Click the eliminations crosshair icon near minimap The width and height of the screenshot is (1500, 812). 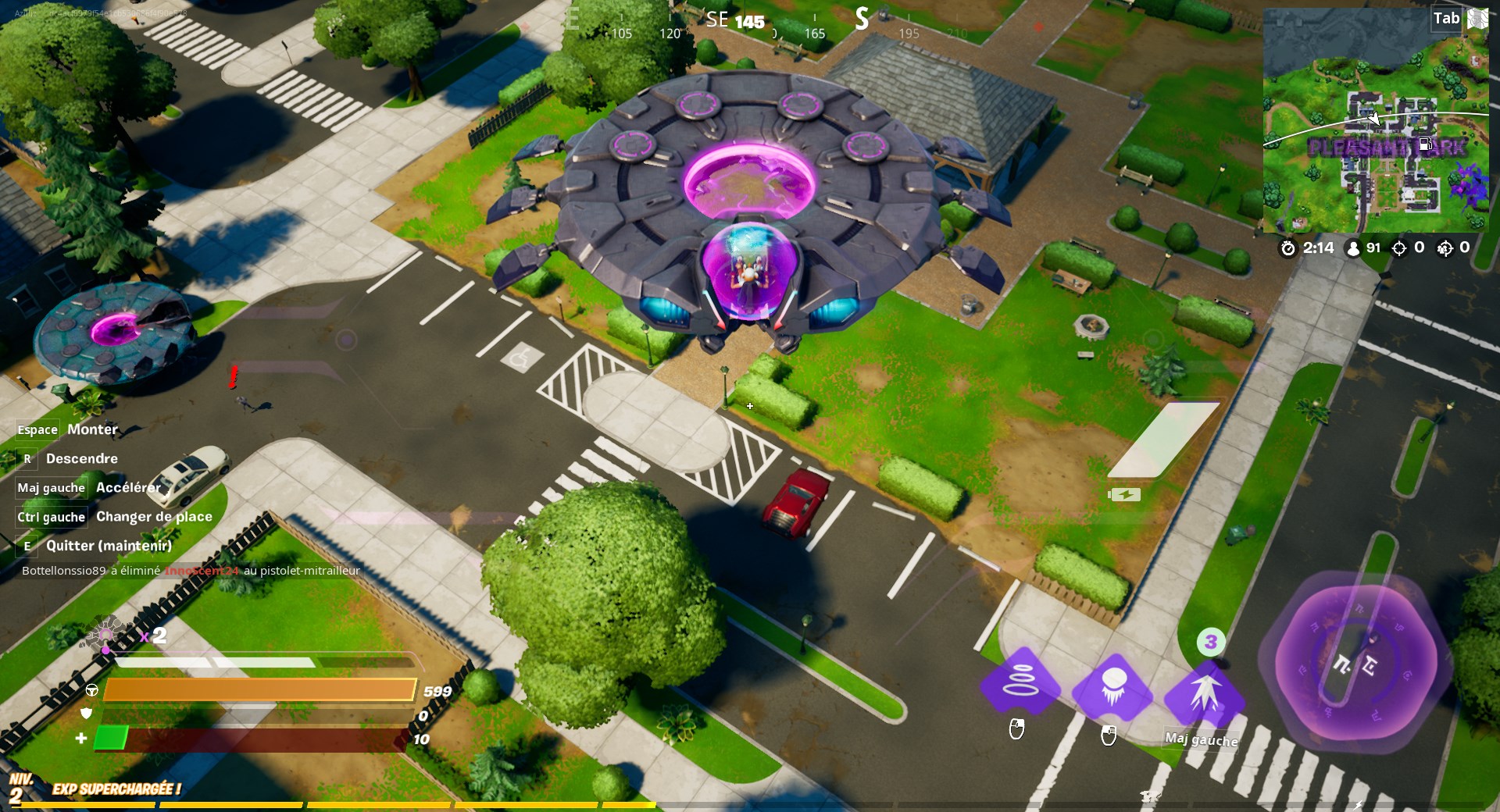pyautogui.click(x=1401, y=248)
